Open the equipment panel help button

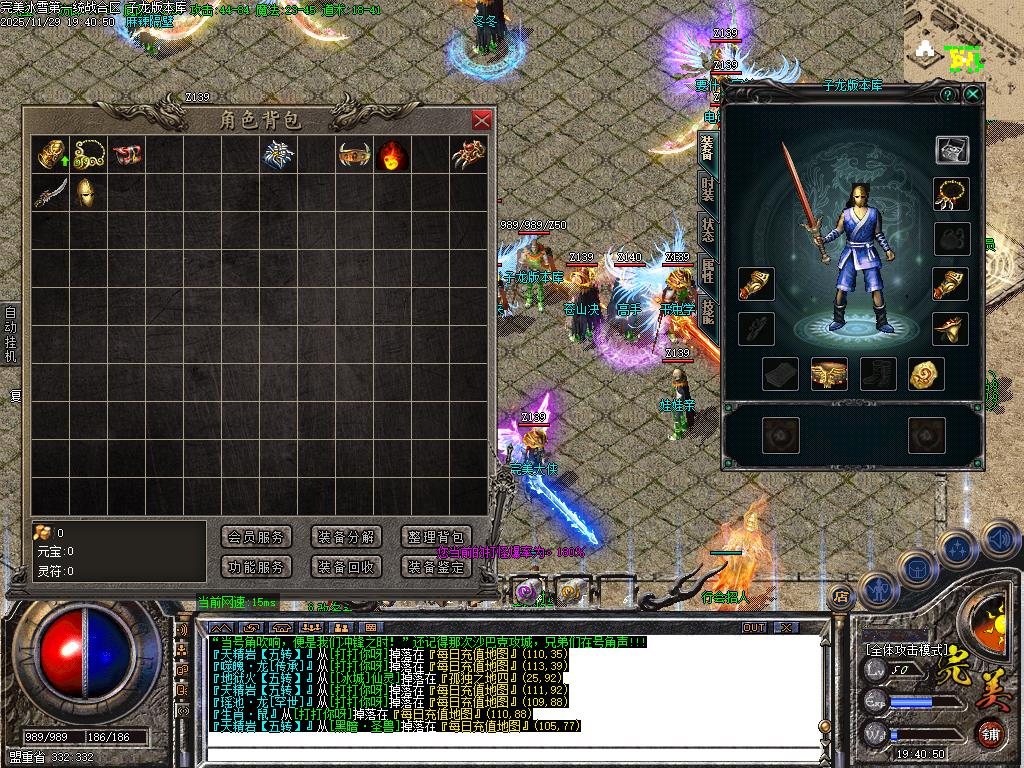pos(947,94)
